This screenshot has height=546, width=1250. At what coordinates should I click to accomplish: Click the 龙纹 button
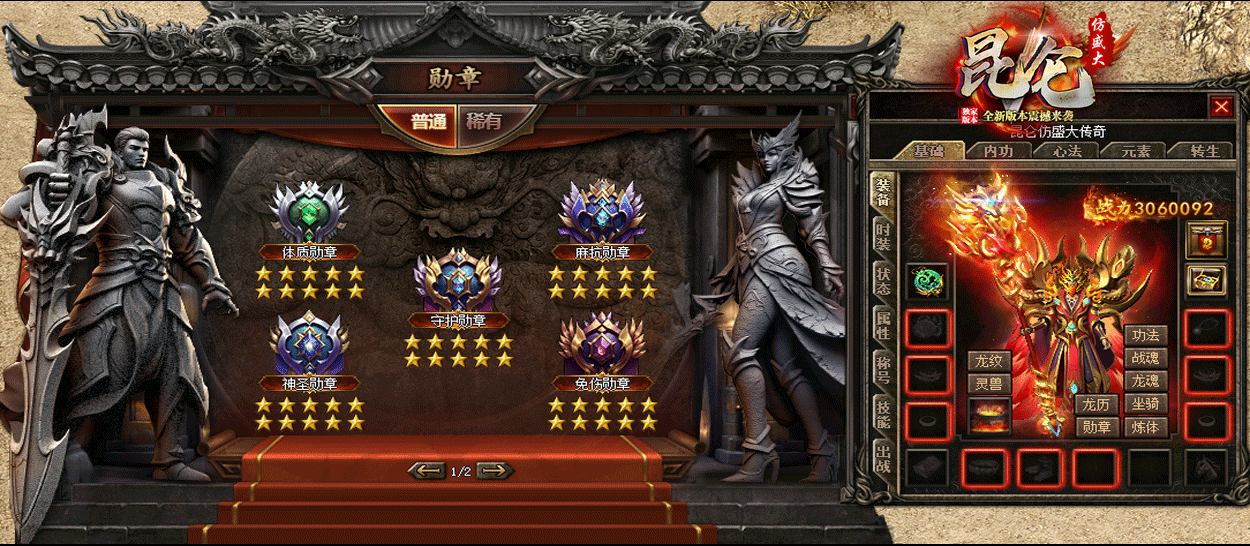tap(988, 361)
